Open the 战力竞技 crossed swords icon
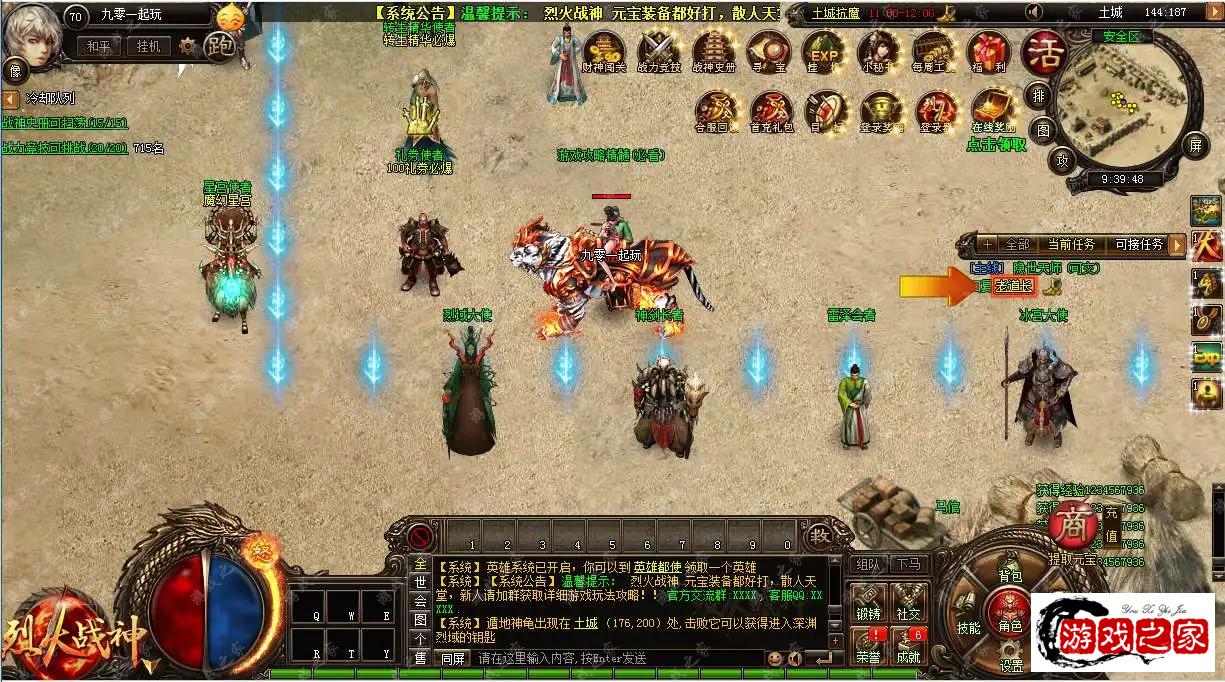The image size is (1225, 682). [659, 50]
